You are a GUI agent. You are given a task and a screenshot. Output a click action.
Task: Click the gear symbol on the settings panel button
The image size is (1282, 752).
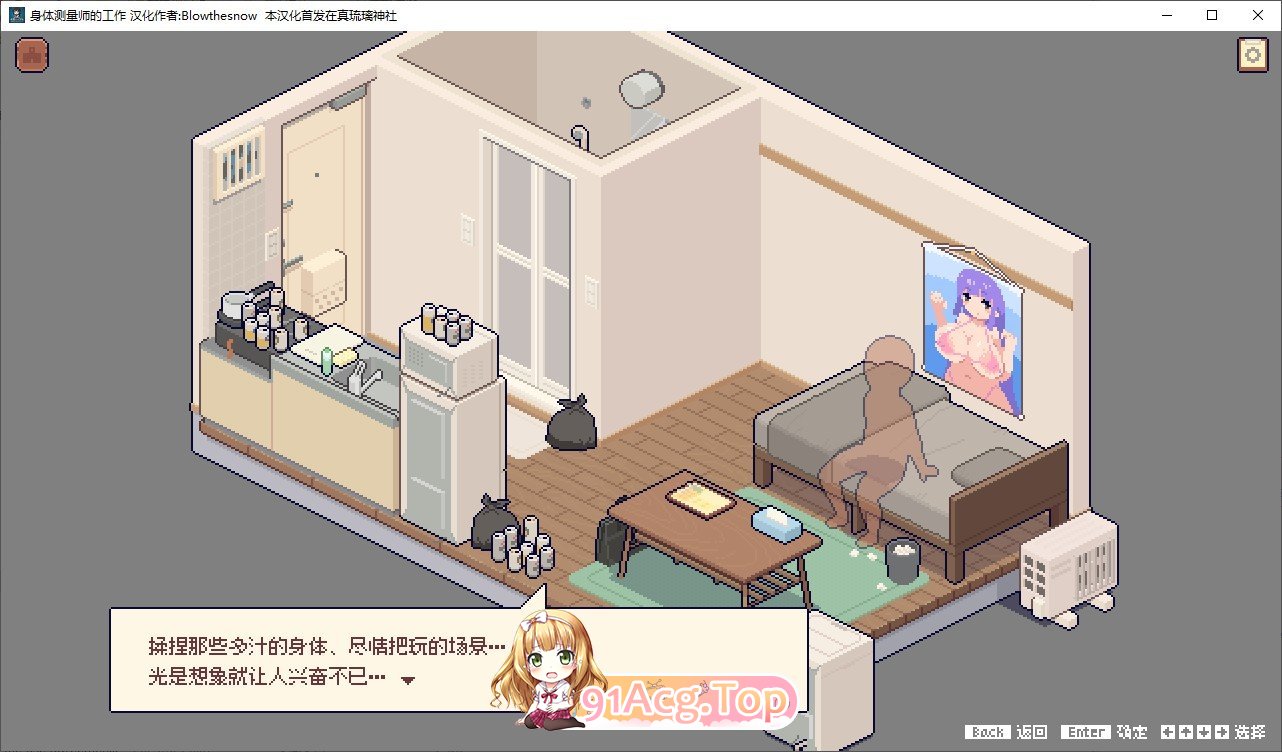pyautogui.click(x=1251, y=55)
